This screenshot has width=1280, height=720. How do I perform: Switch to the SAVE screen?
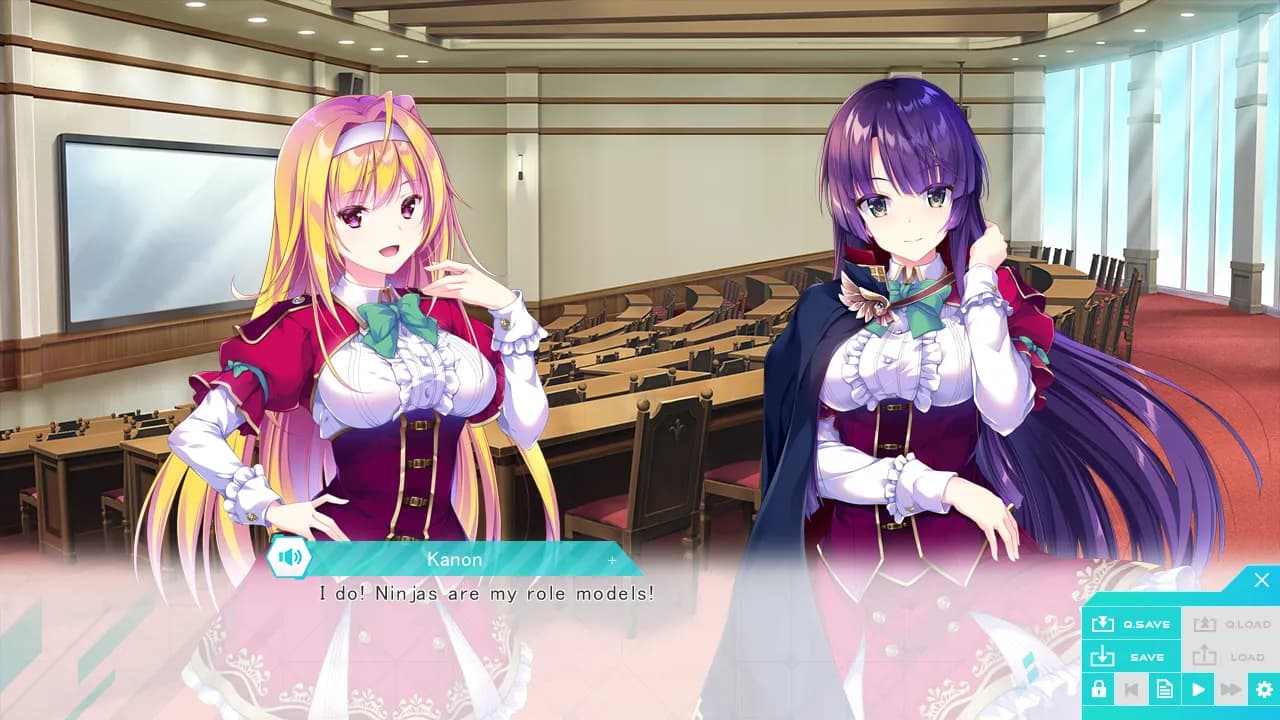click(x=1136, y=657)
